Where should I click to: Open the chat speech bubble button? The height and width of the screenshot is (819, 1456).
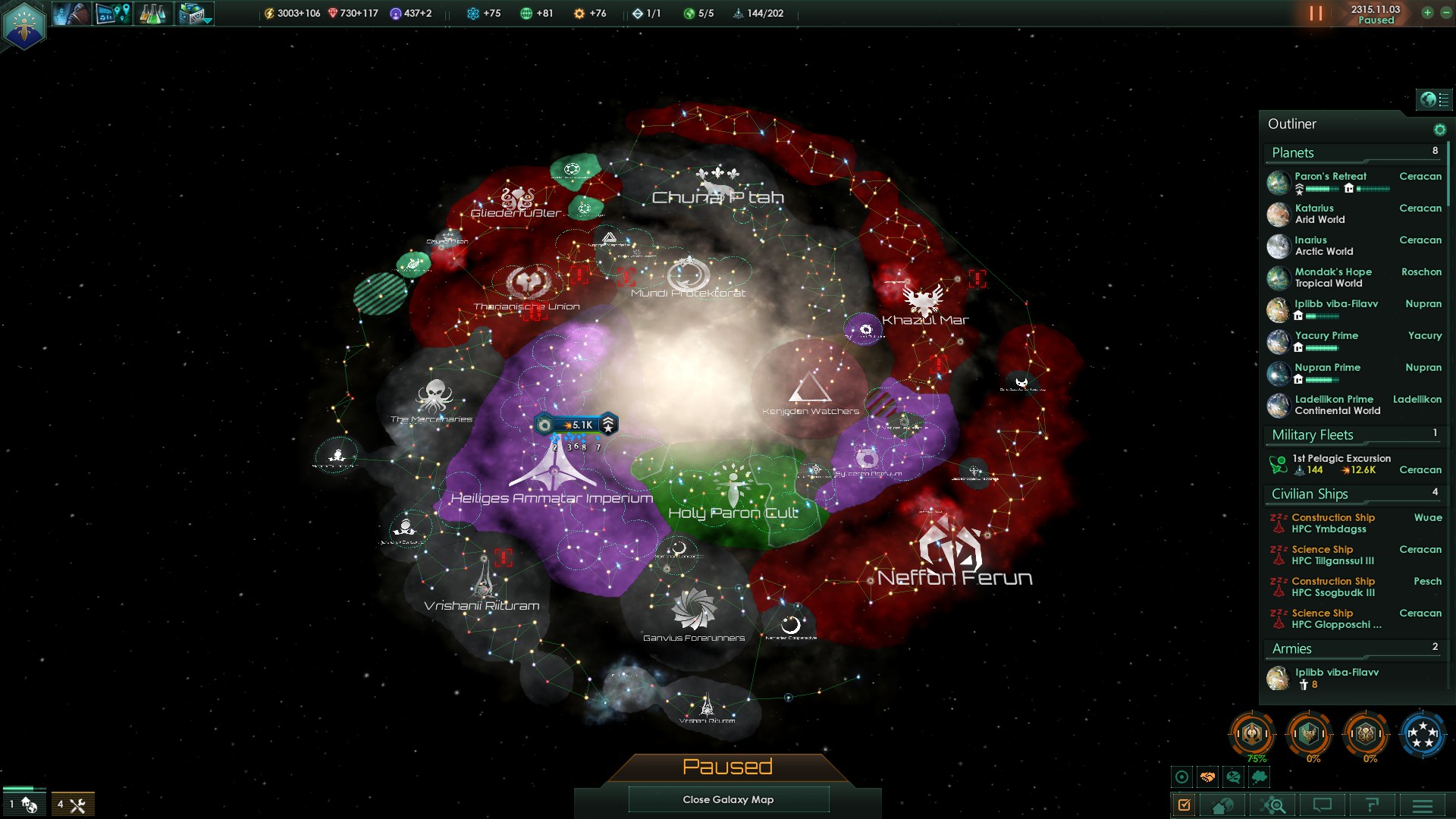1323,805
